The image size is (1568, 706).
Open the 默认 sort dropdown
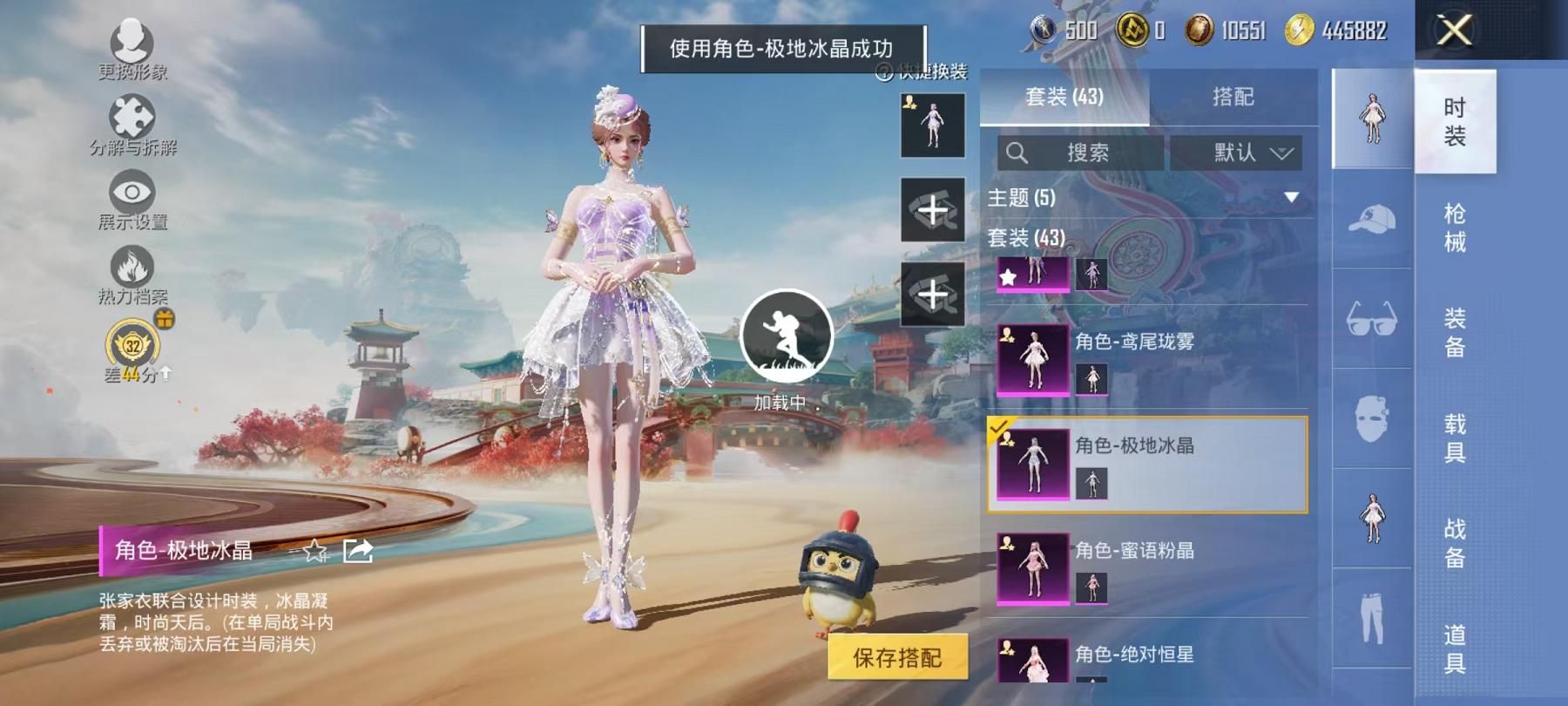click(1240, 153)
